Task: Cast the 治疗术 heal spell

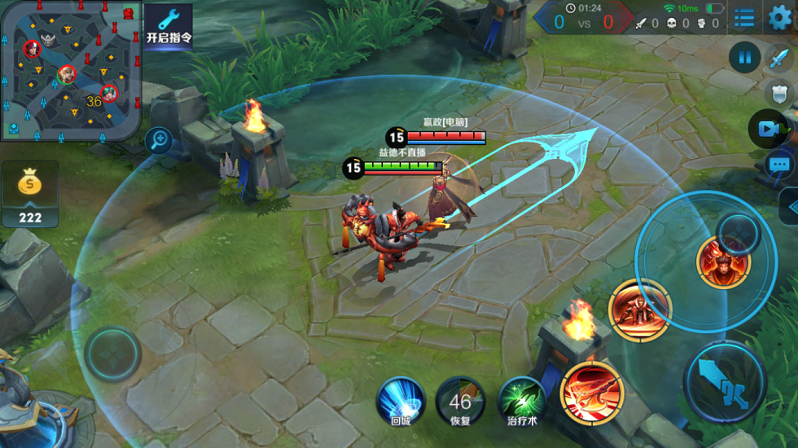Action: [x=521, y=399]
